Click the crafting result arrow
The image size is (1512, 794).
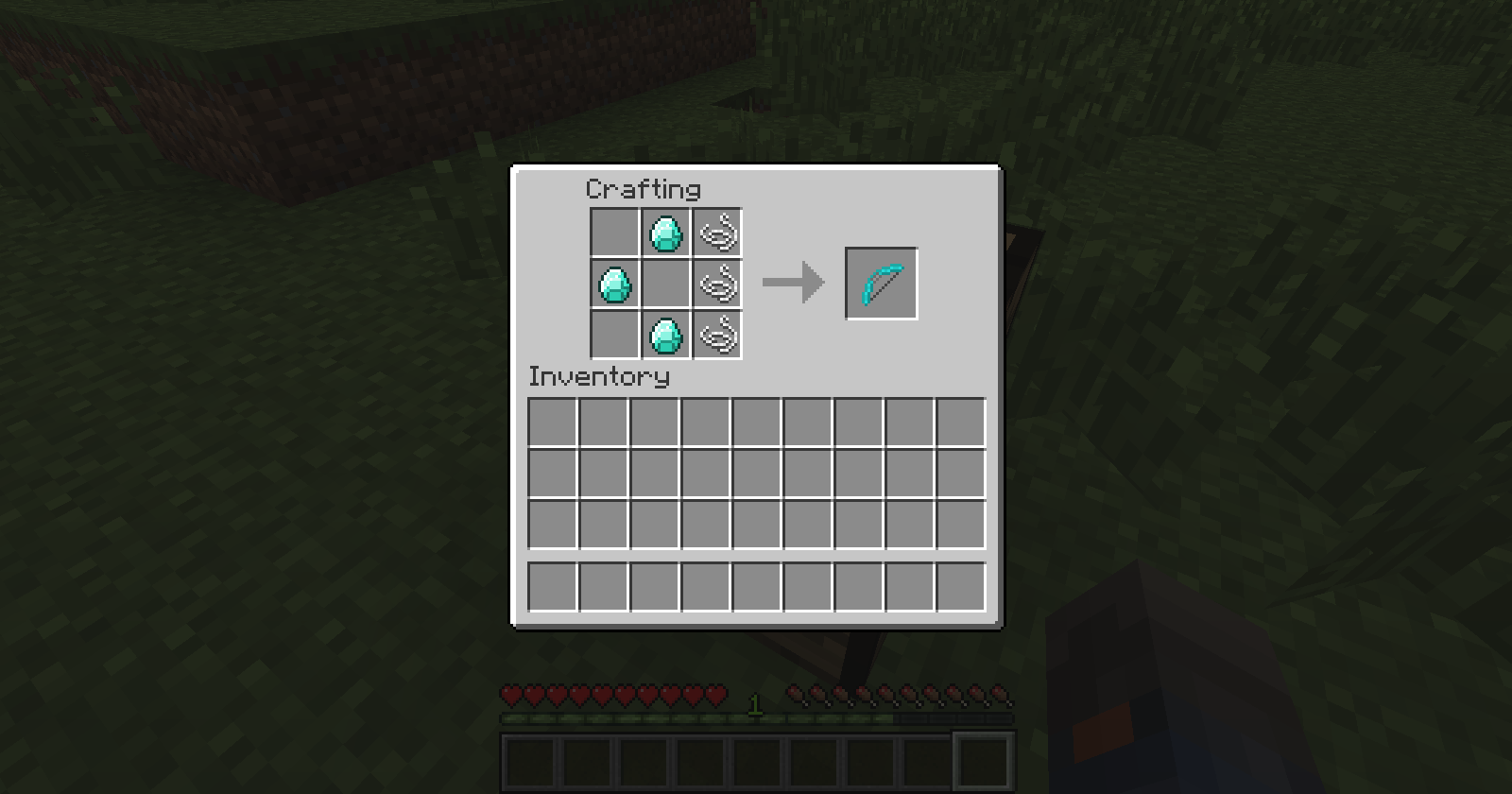(x=794, y=281)
